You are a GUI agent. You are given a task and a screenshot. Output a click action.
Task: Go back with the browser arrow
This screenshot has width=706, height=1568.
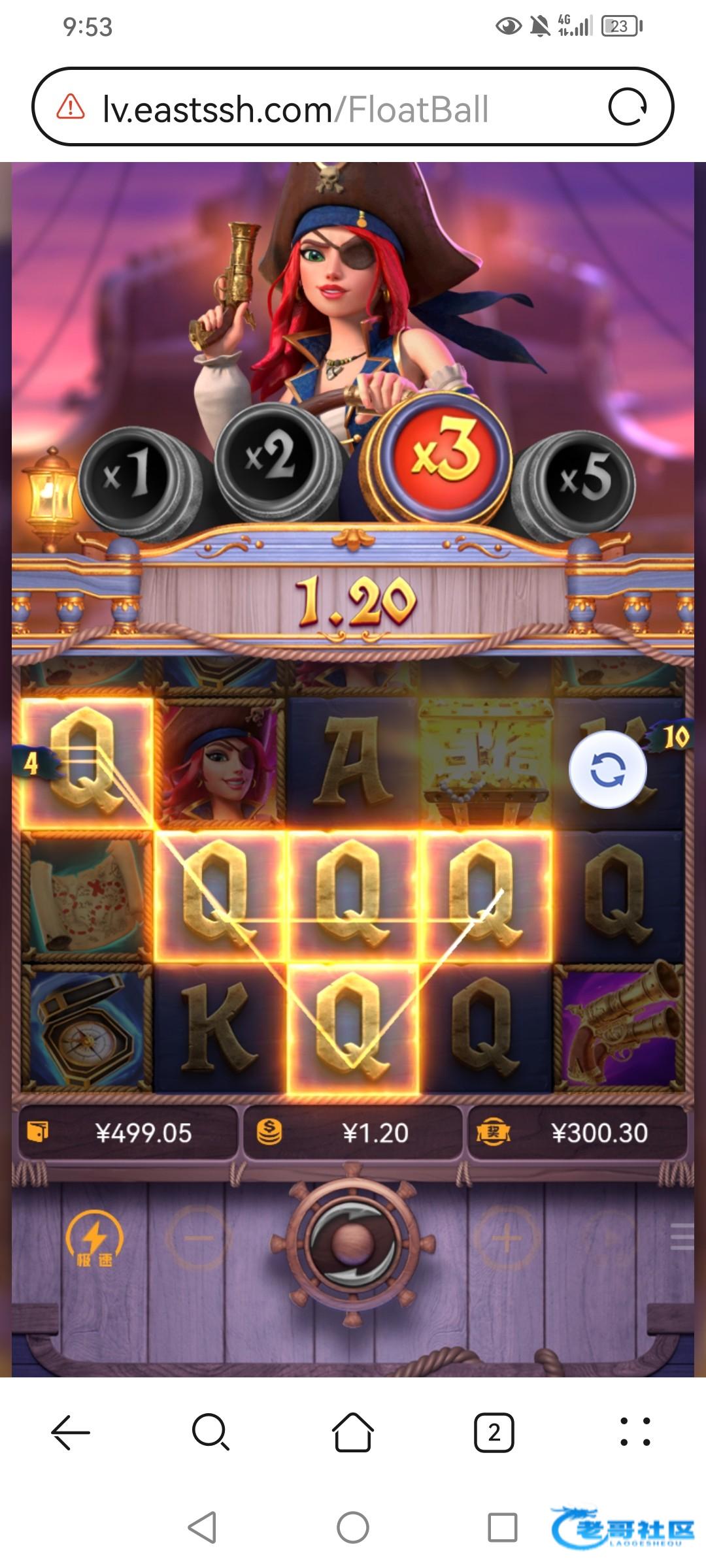[x=71, y=1432]
